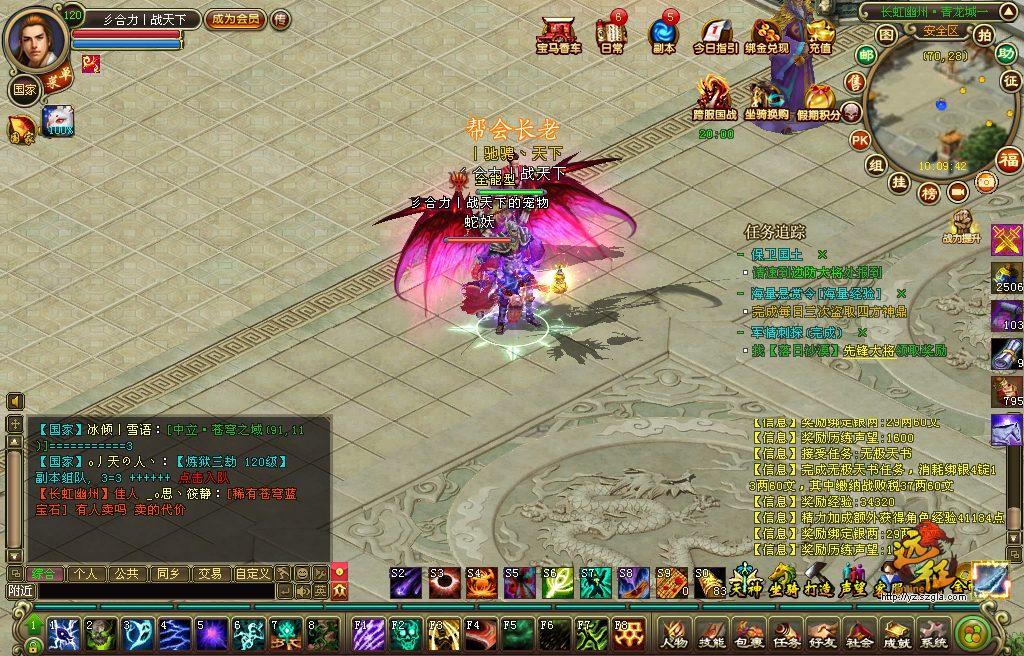The height and width of the screenshot is (656, 1024).
Task: Open the 人物 character panel
Action: [673, 632]
